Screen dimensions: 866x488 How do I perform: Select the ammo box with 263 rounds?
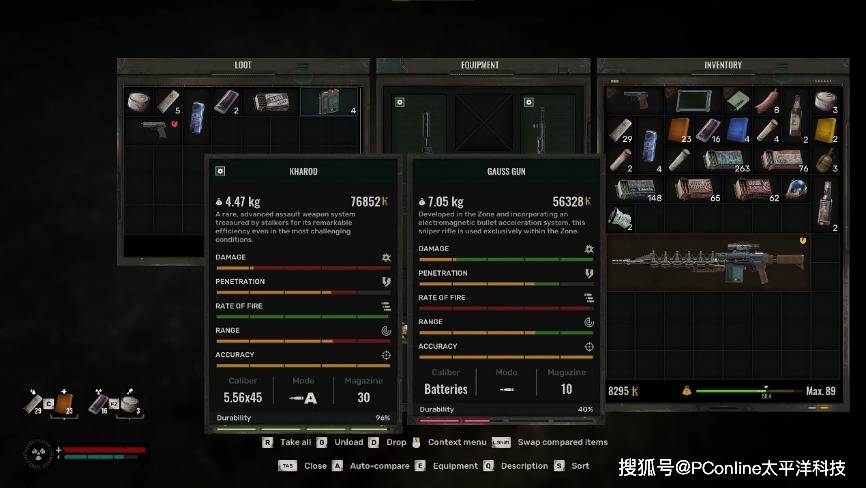(x=723, y=160)
